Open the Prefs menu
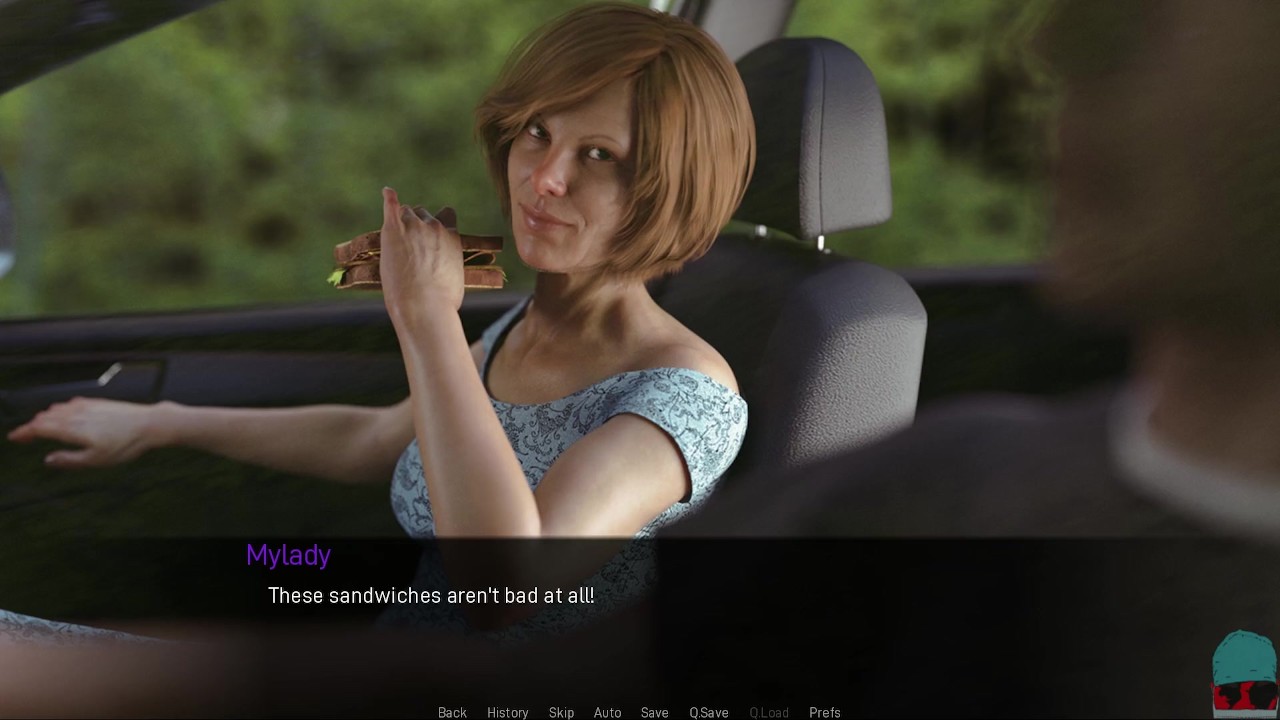1280x720 pixels. [x=824, y=712]
